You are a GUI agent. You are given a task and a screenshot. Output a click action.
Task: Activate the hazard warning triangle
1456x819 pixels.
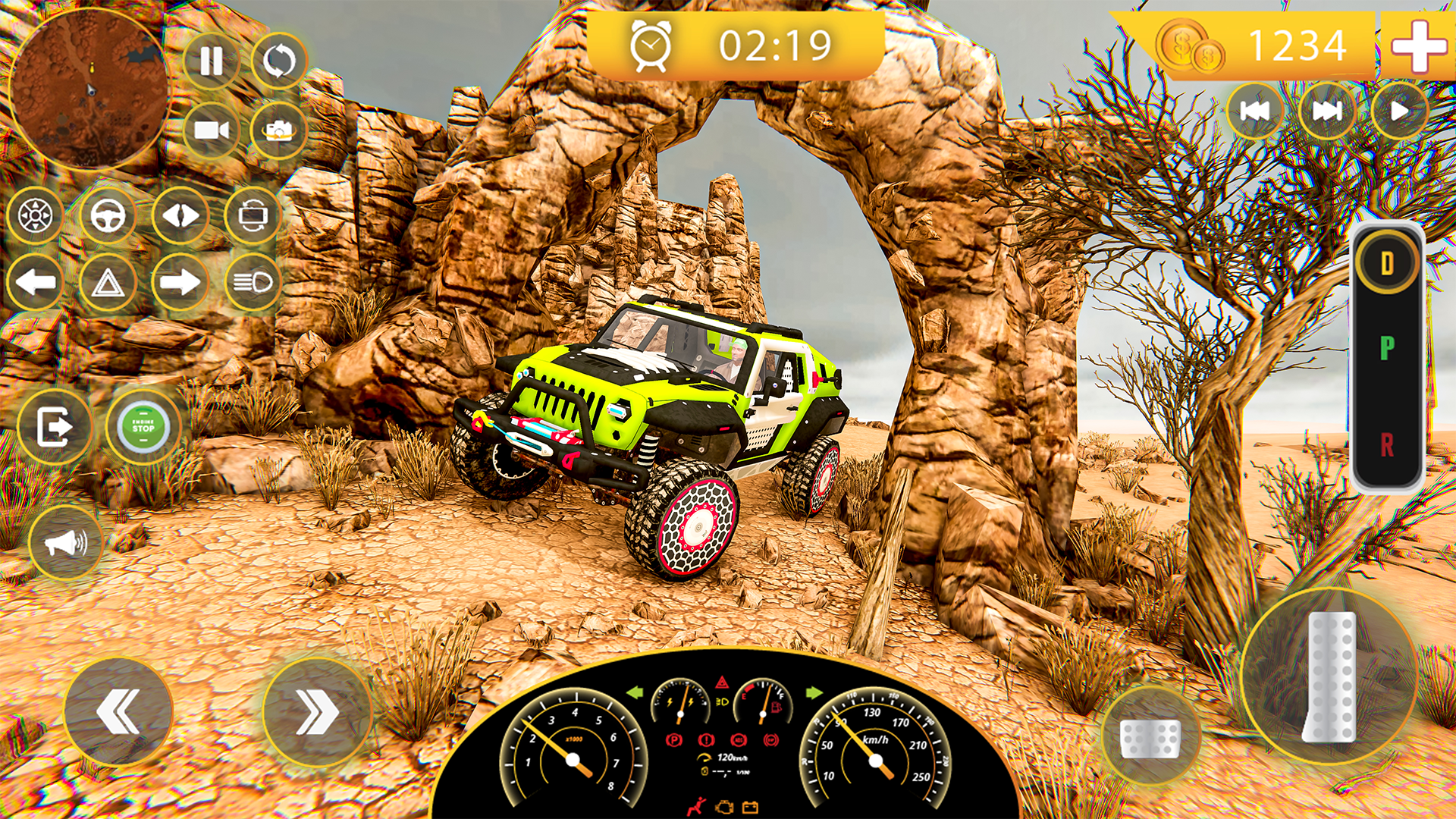point(106,282)
